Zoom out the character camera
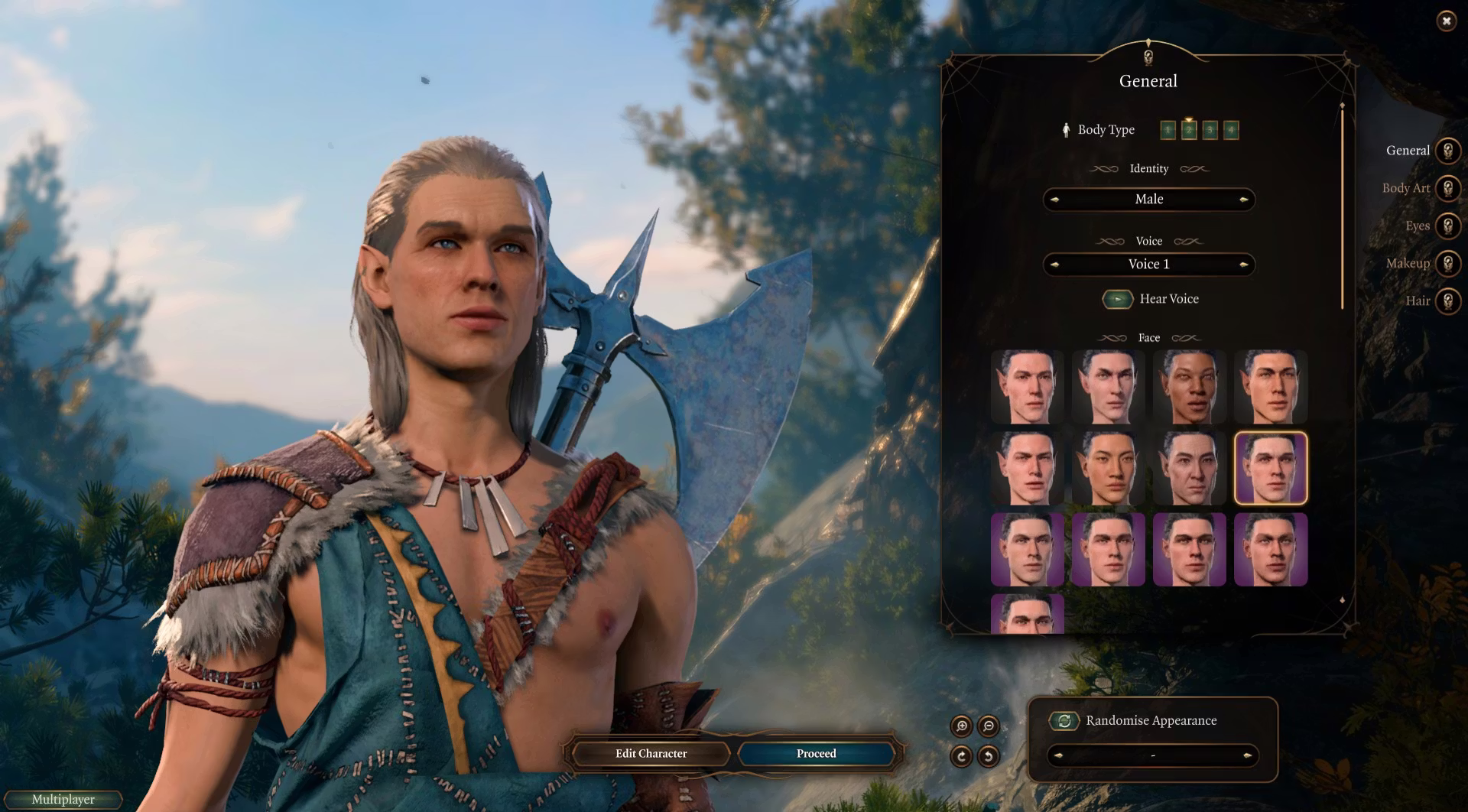This screenshot has width=1468, height=812. pos(988,726)
